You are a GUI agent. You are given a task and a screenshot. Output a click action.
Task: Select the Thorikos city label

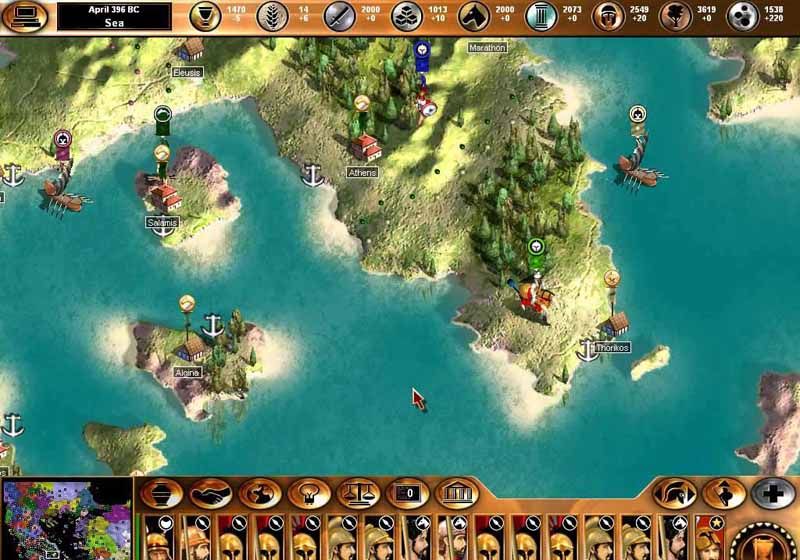tap(612, 348)
